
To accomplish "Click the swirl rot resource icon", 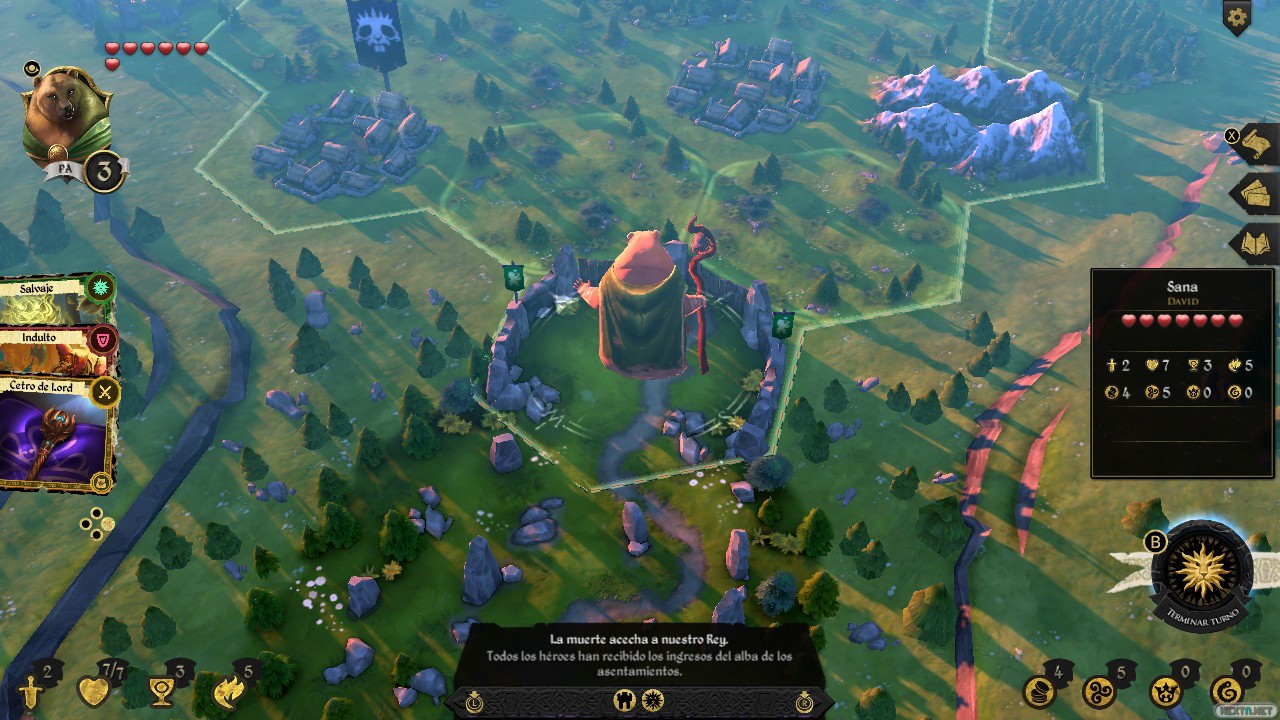I will tap(1226, 692).
